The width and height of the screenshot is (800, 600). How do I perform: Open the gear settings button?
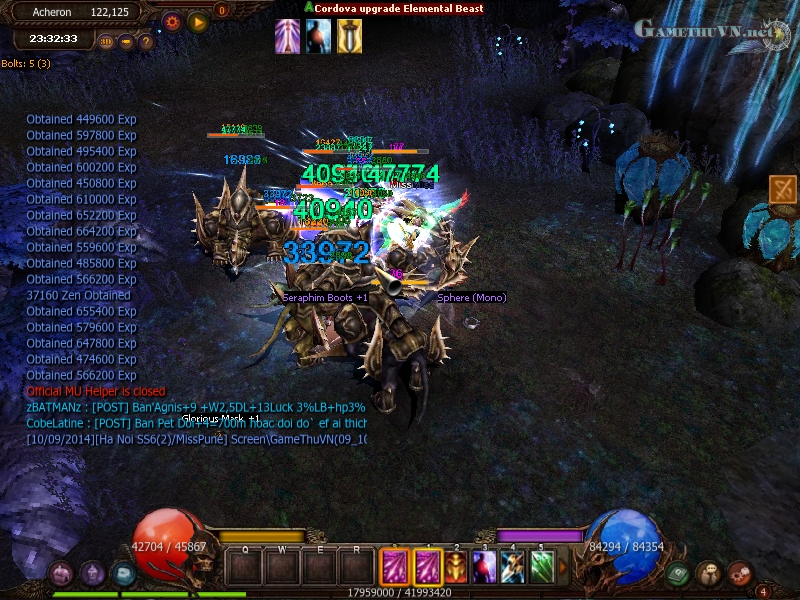[x=171, y=21]
